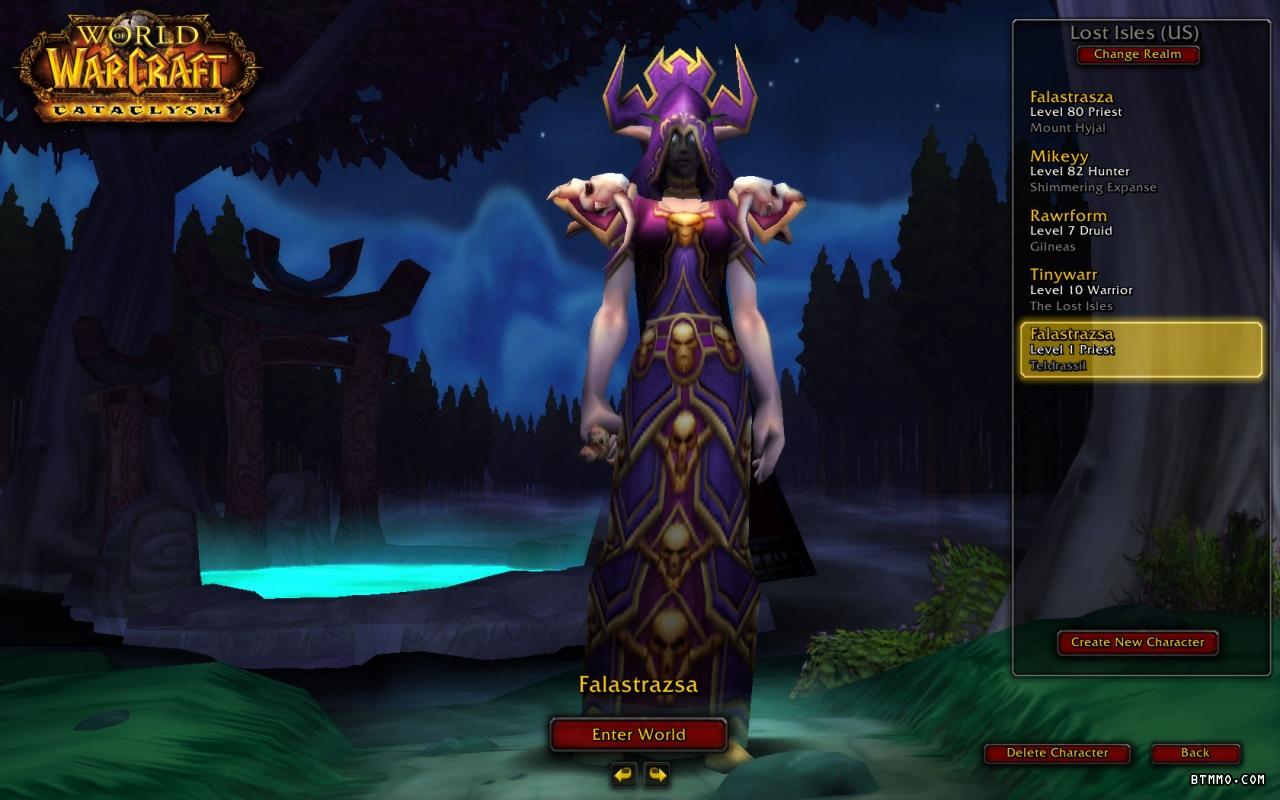
Task: Rotate character with the right arrow
Action: coord(657,774)
